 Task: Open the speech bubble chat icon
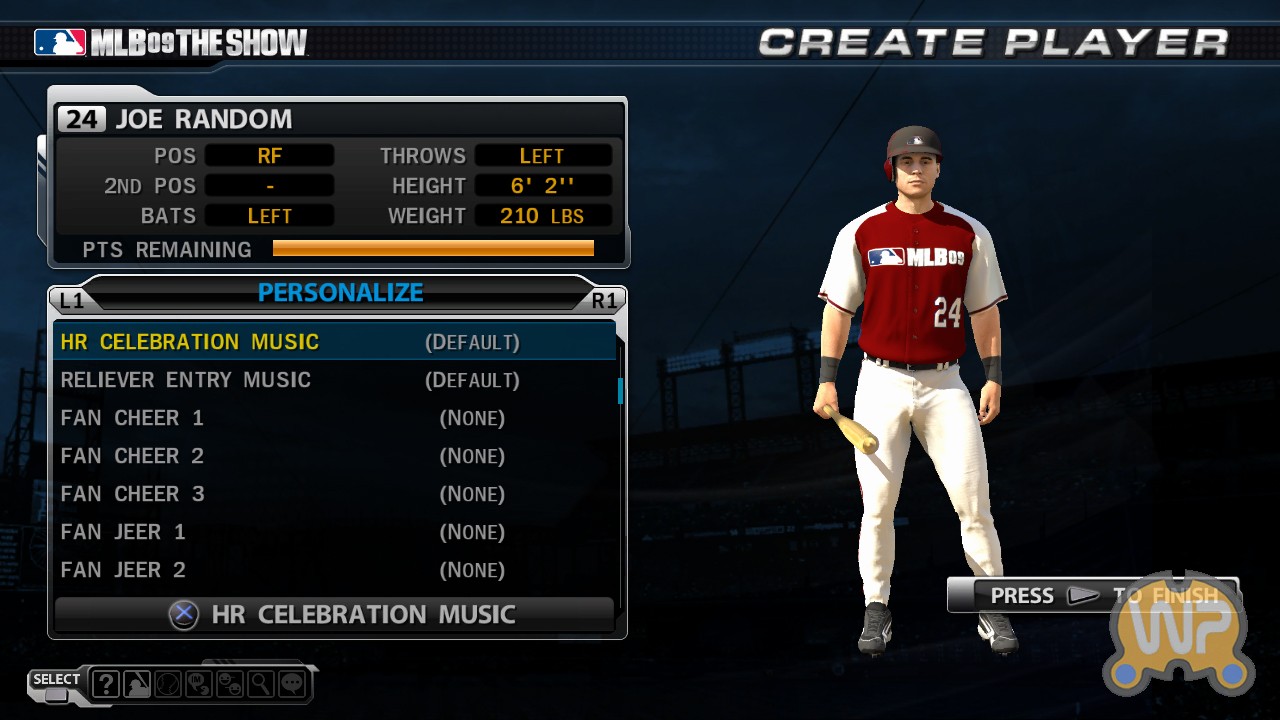pyautogui.click(x=291, y=684)
